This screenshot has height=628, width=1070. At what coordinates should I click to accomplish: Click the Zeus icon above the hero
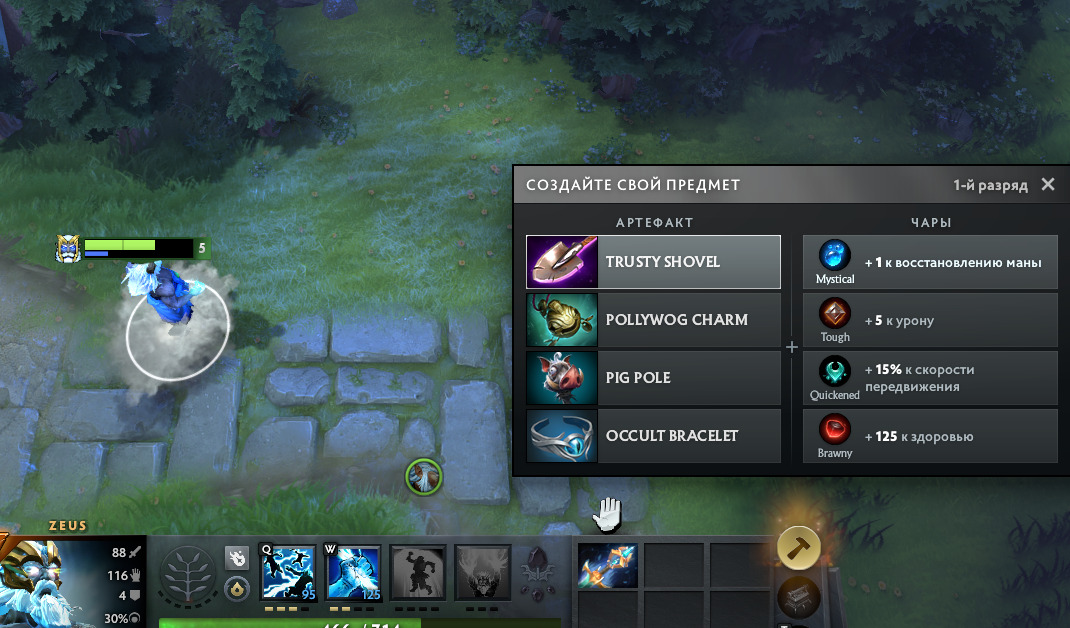(68, 248)
